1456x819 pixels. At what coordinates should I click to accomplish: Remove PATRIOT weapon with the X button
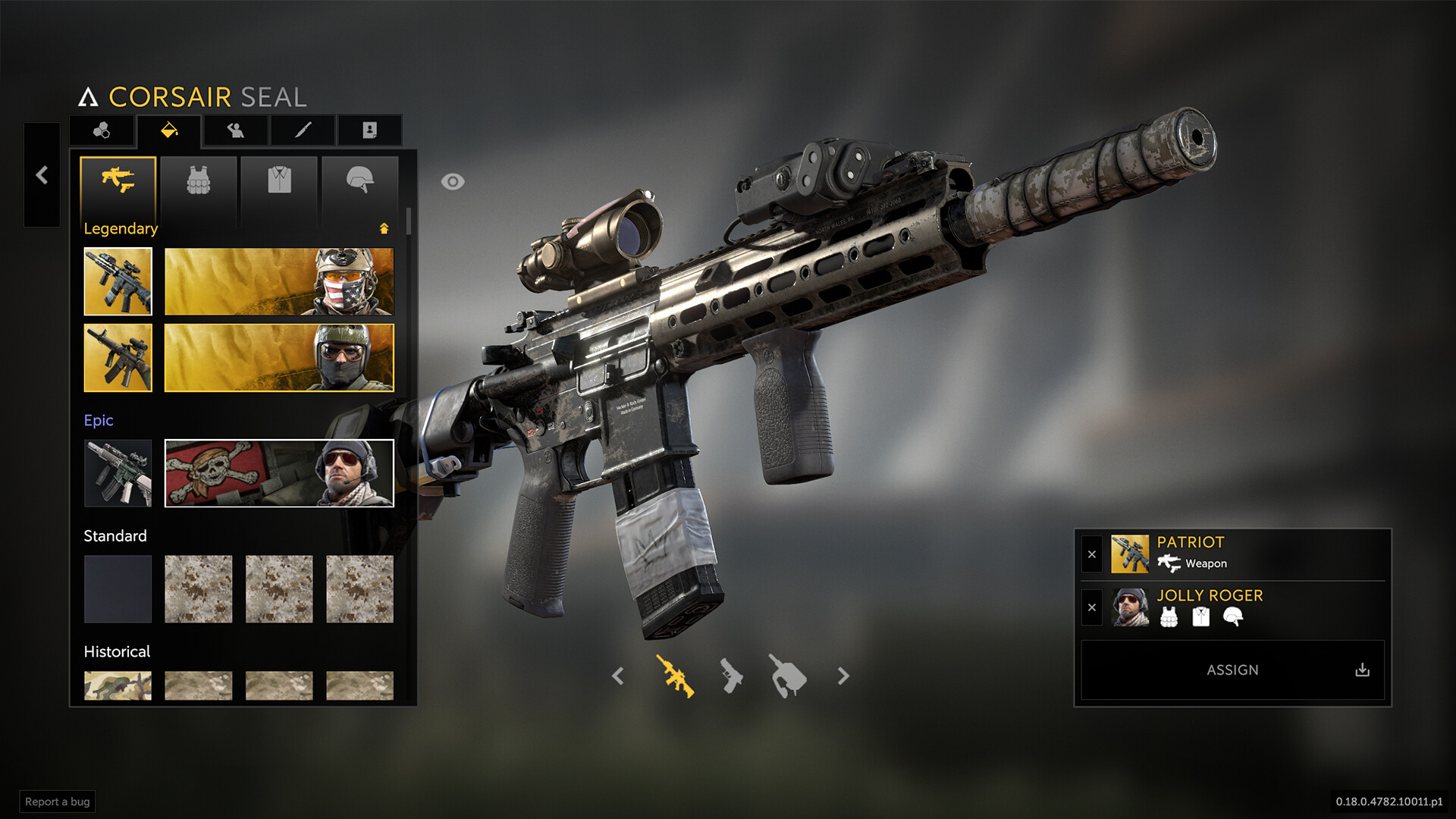pyautogui.click(x=1092, y=554)
